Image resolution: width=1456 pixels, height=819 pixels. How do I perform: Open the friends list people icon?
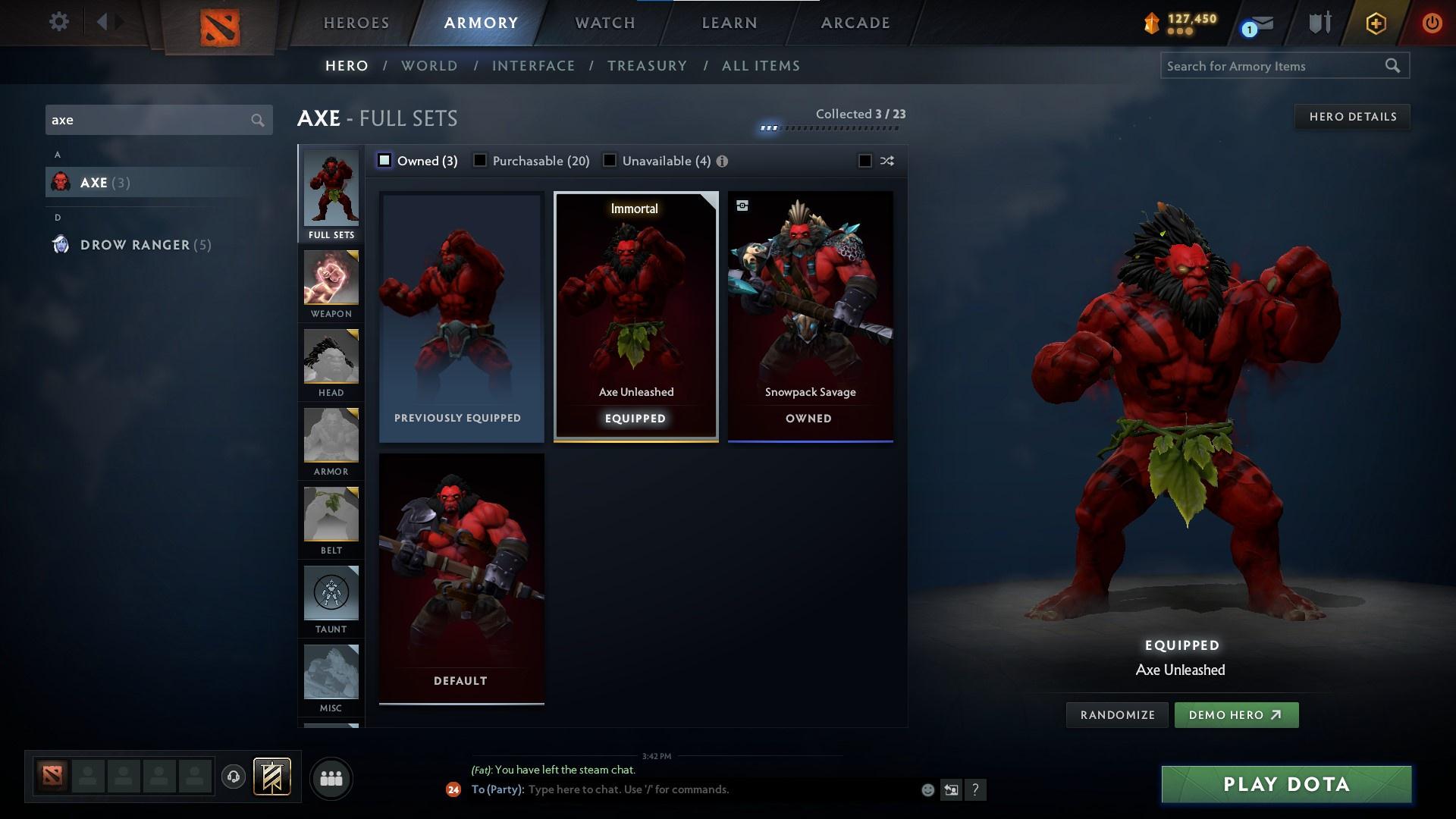(331, 778)
